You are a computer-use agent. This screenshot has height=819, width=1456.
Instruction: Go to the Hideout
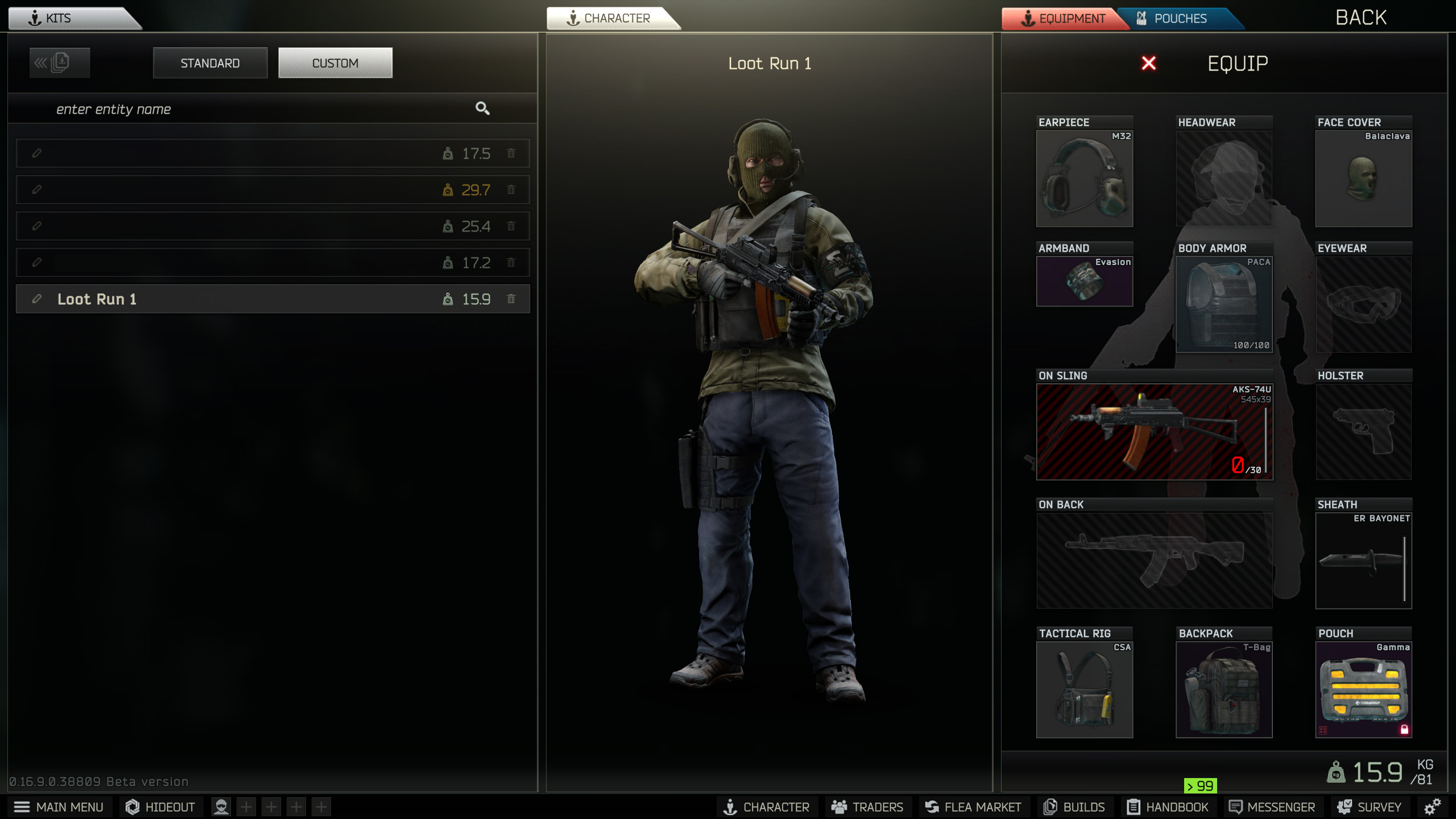(x=160, y=807)
